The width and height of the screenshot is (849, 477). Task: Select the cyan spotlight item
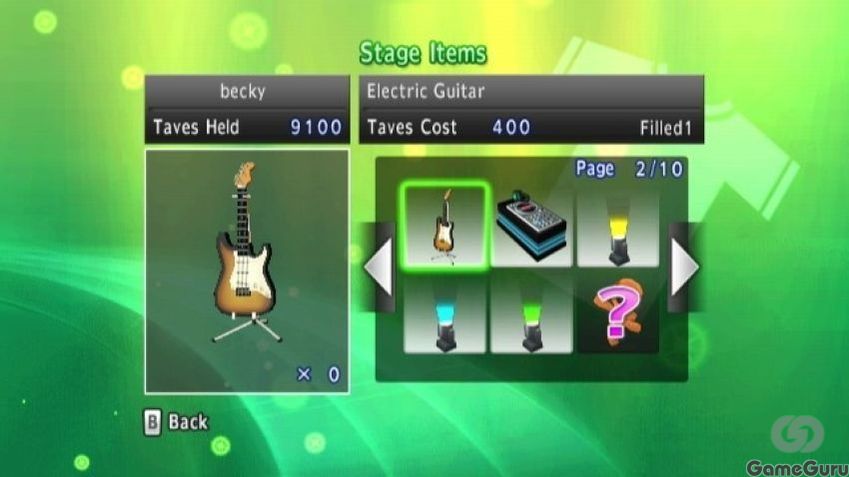444,313
